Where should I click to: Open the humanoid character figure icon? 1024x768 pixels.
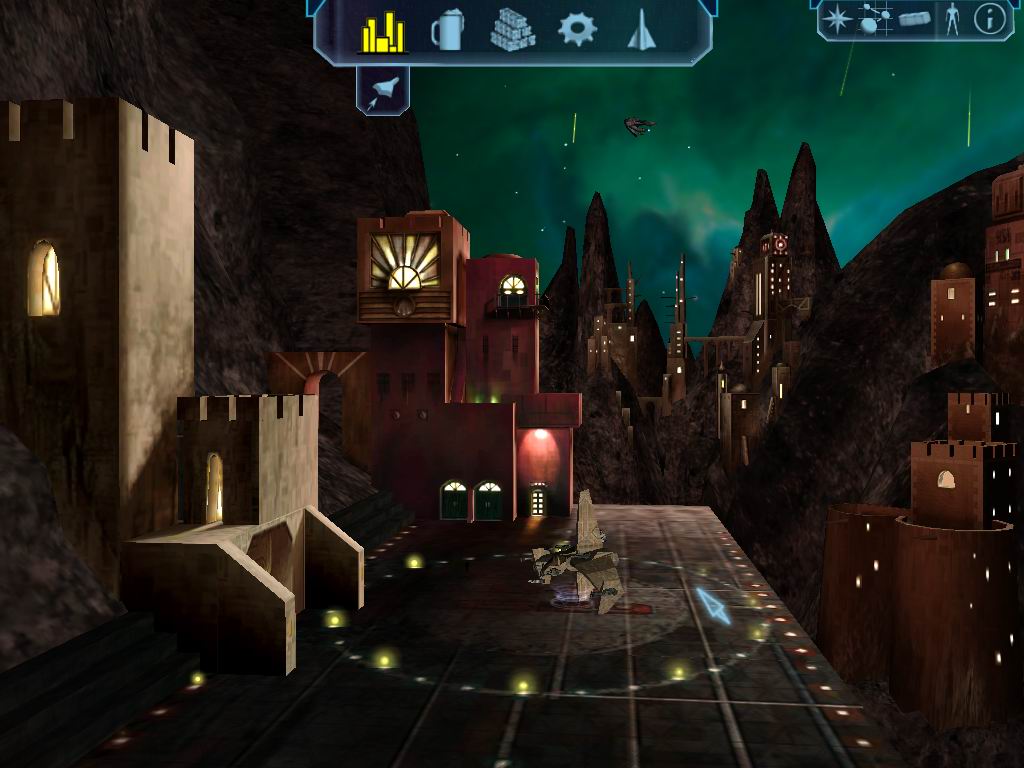(952, 19)
